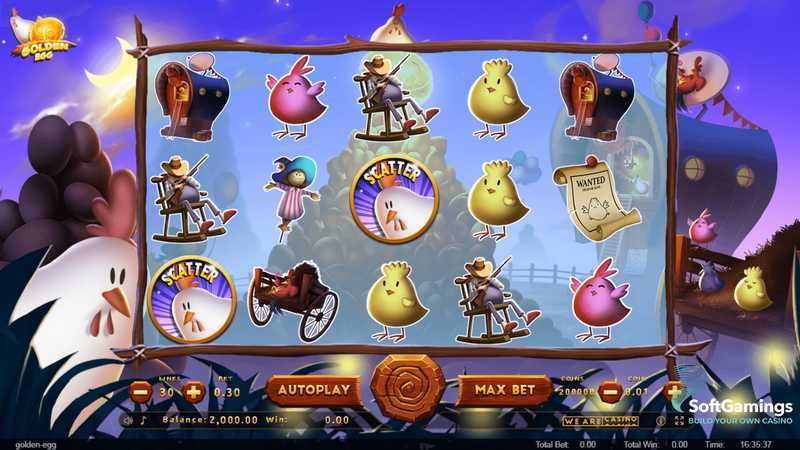Place the Max Bet
This screenshot has height=450, width=800.
503,389
